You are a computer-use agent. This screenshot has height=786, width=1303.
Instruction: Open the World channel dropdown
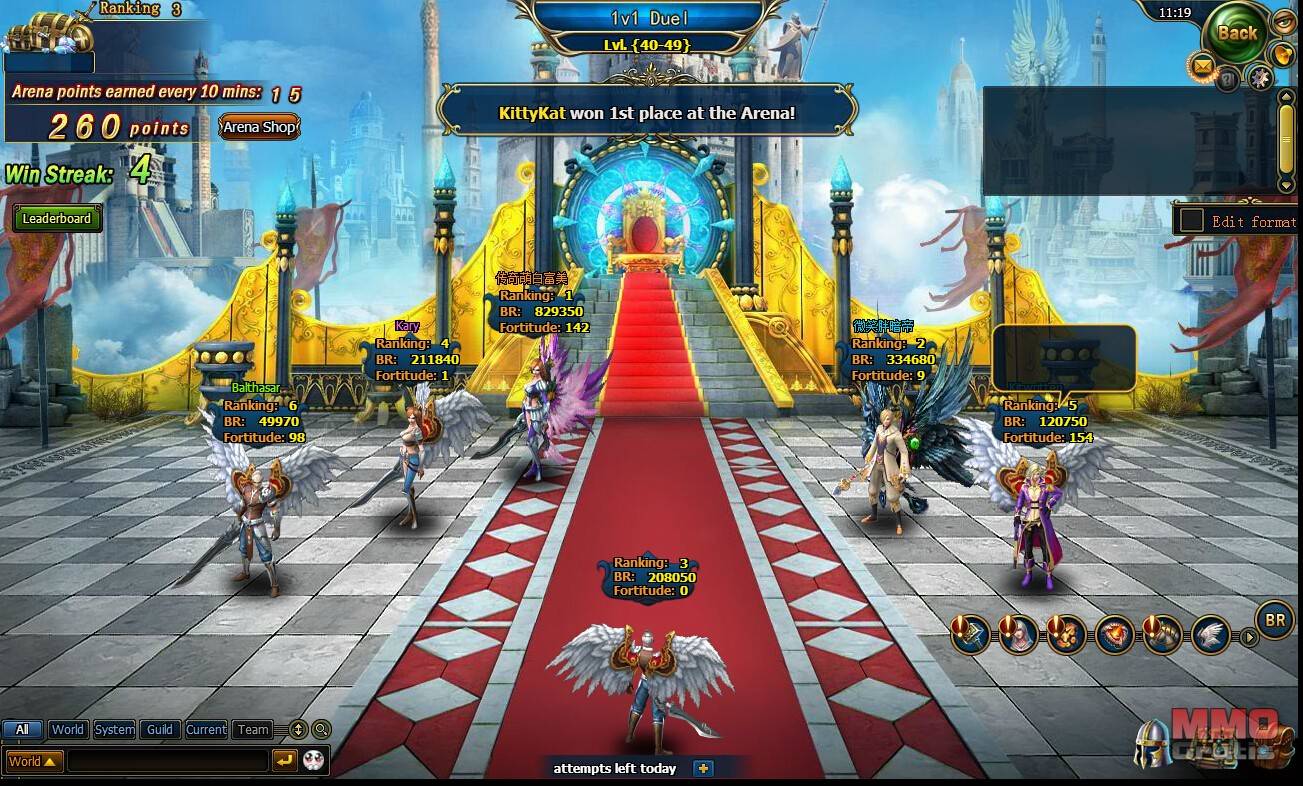point(34,761)
